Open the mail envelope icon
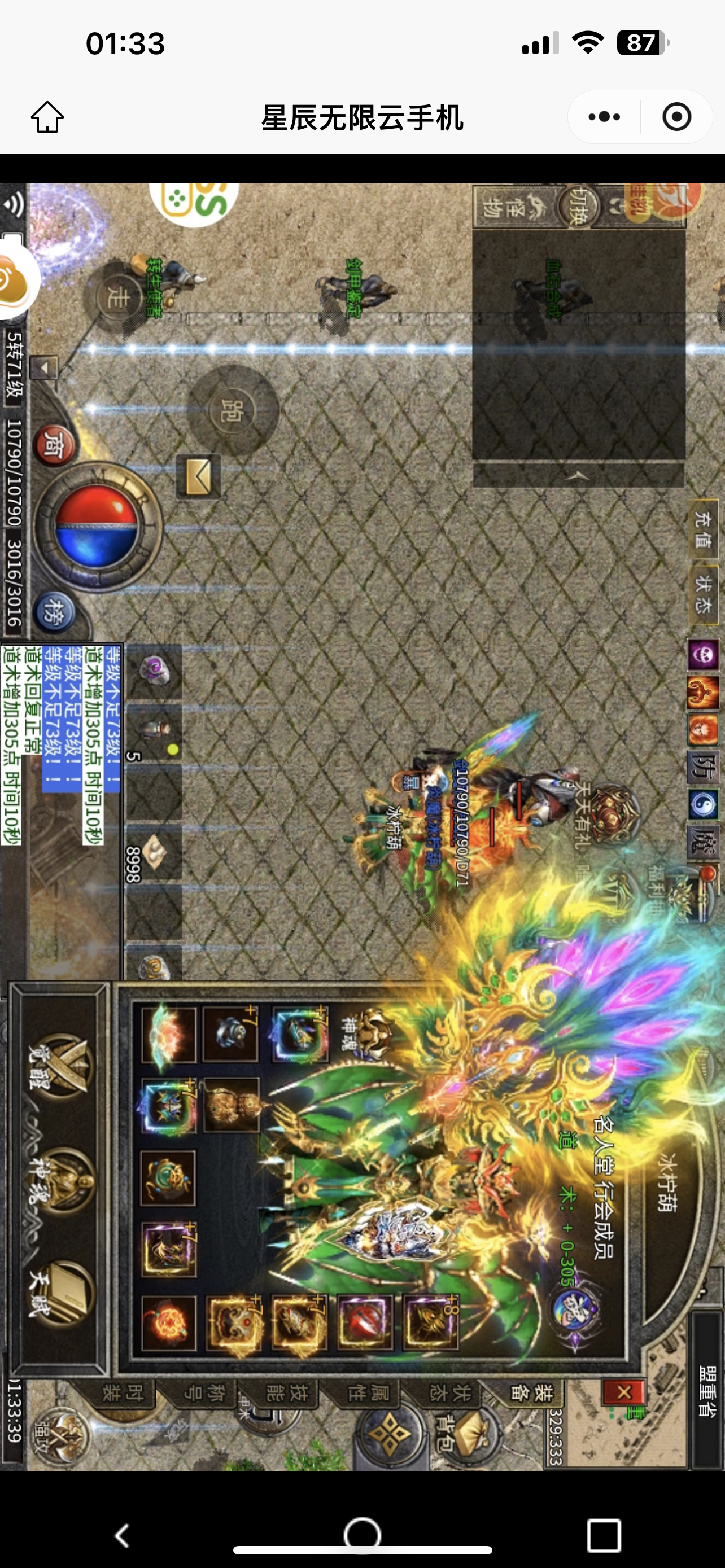Viewport: 725px width, 1568px height. point(198,477)
